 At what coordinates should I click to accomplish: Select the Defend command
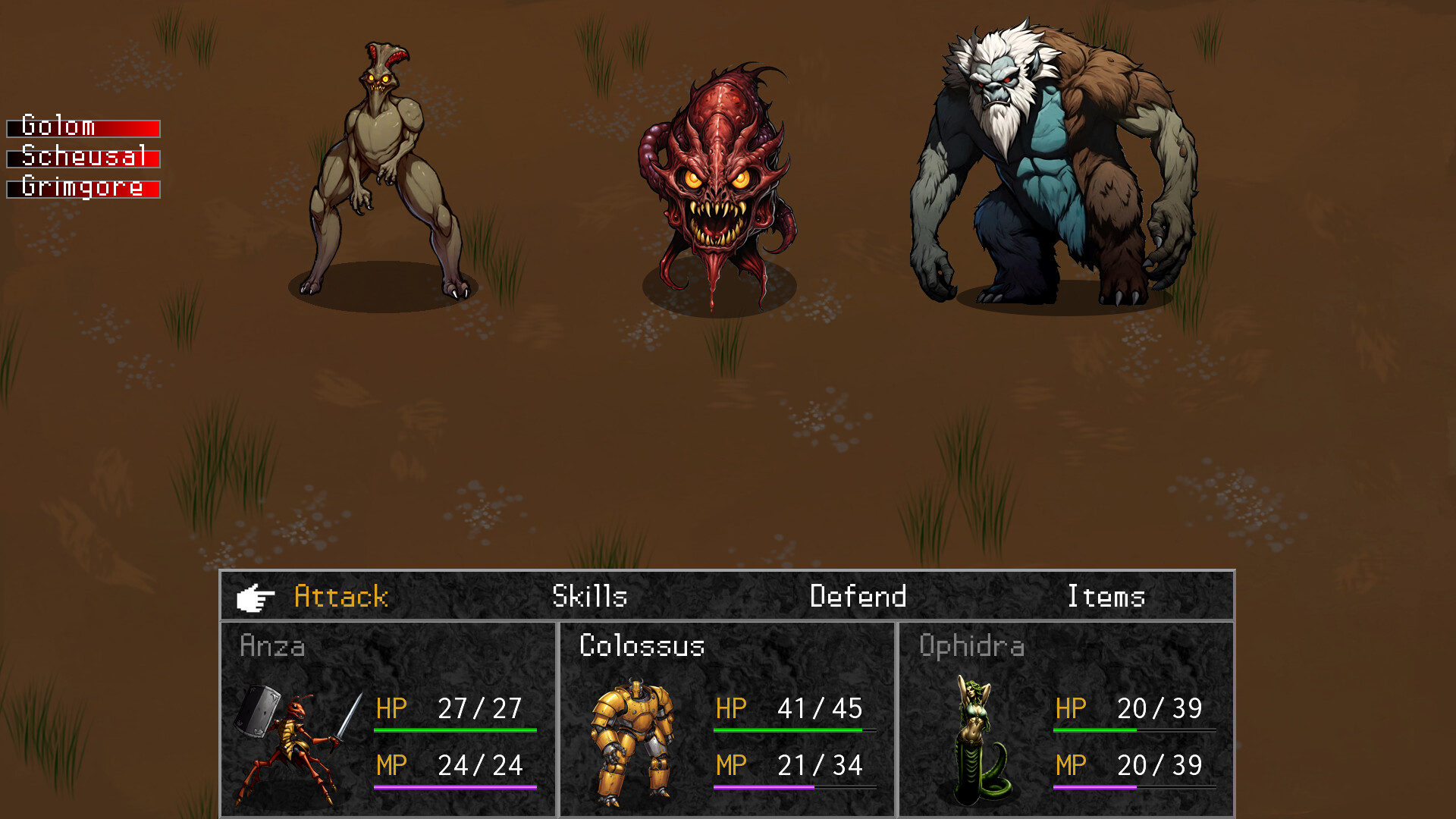(x=858, y=597)
